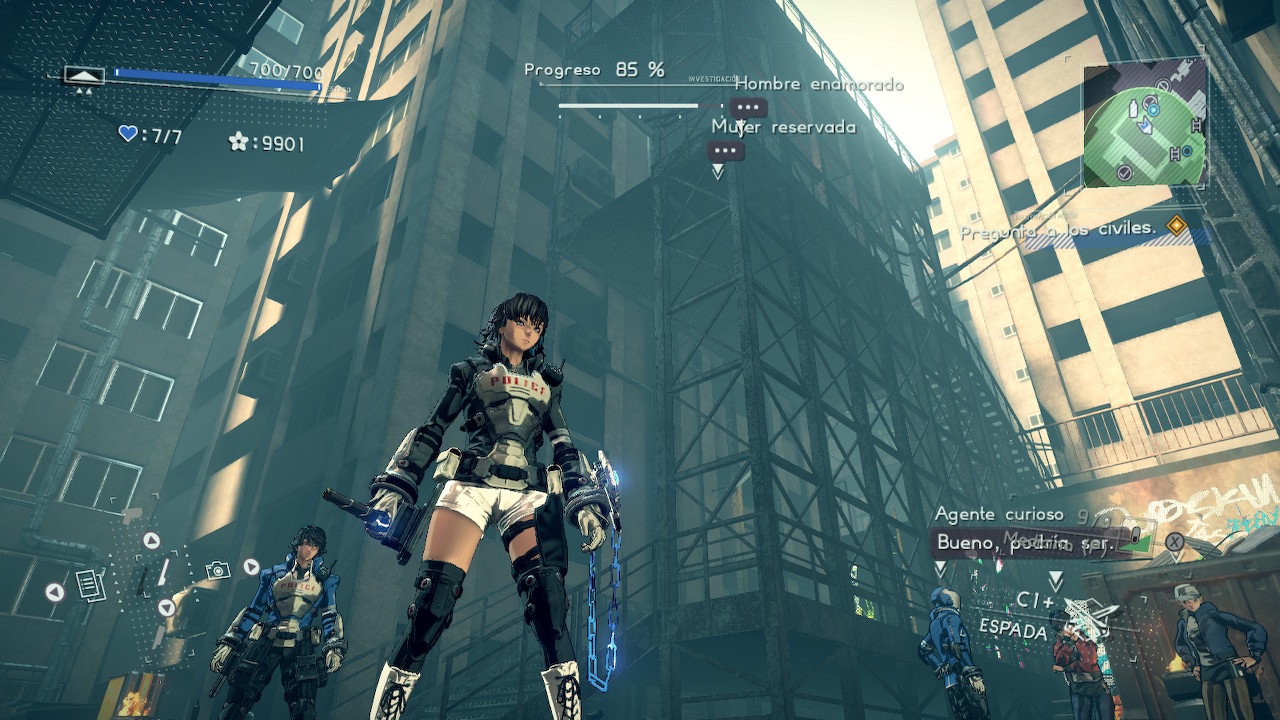Click the 'Bueno, podría ser.' dialogue box
1280x720 pixels.
(1024, 543)
